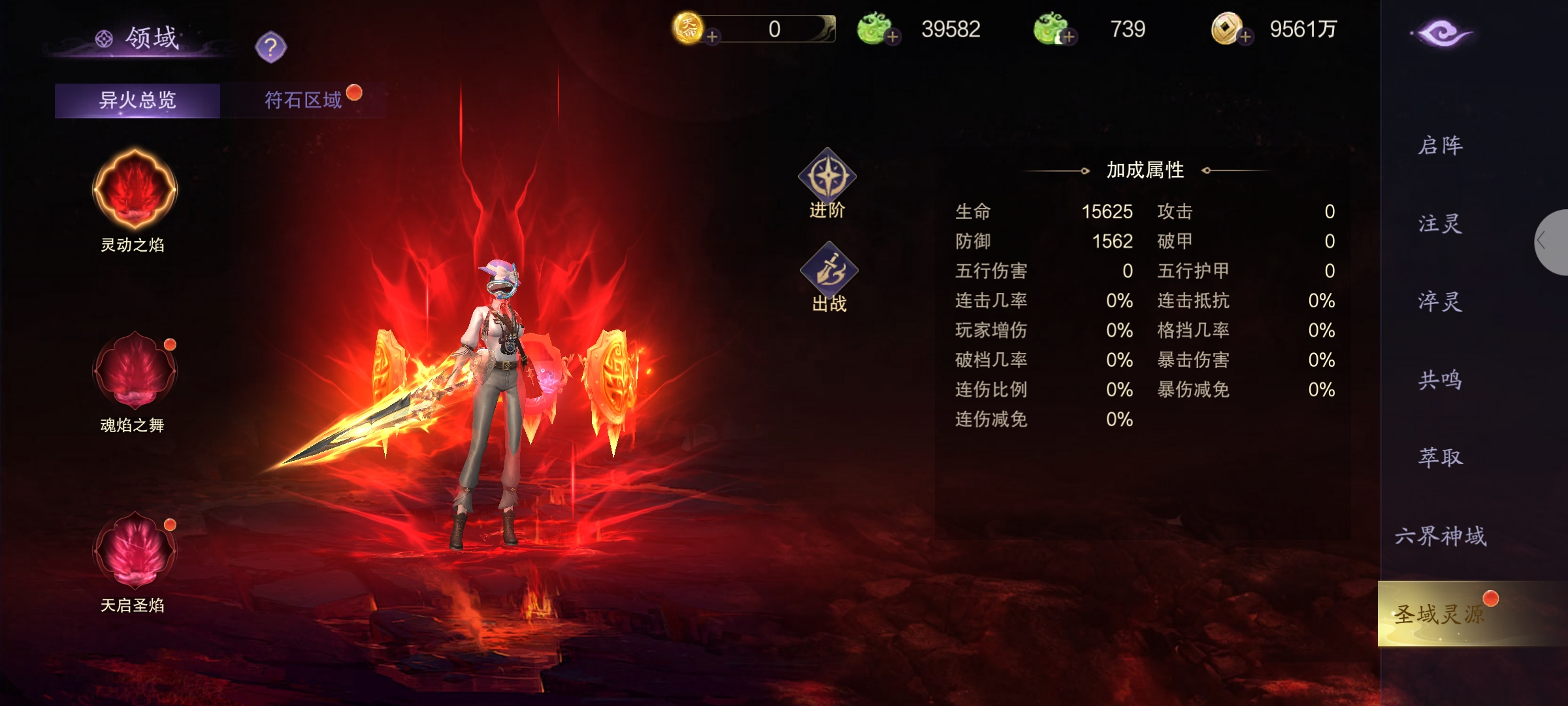Open the 注灵 menu entry
1568x706 pixels.
pyautogui.click(x=1440, y=224)
